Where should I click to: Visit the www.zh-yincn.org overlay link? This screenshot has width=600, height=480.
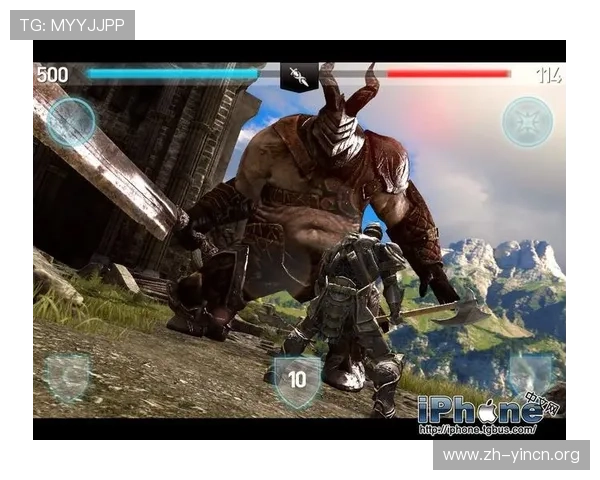[x=511, y=456]
